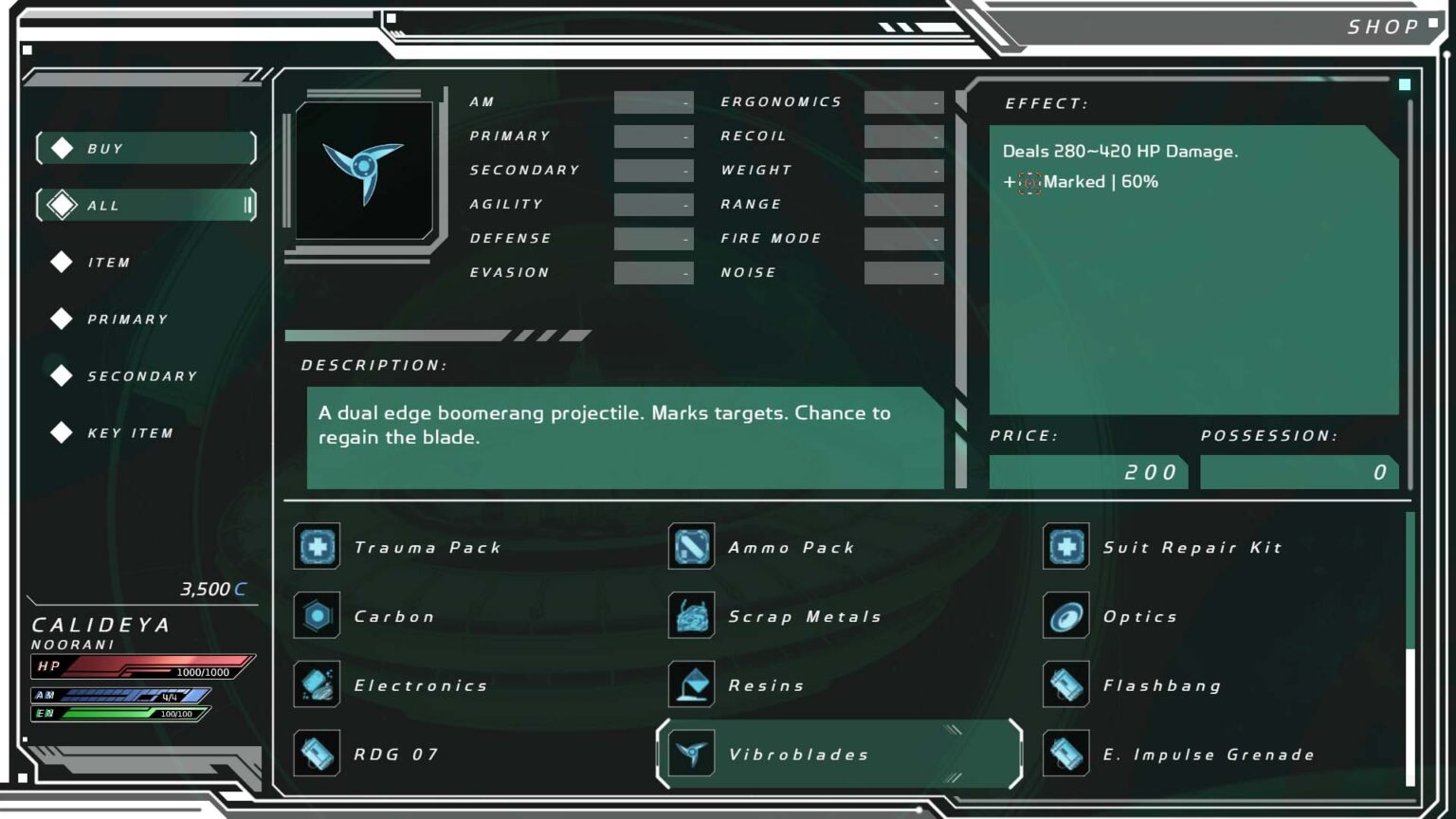Choose Scrap Metals in the list
This screenshot has height=819, width=1456.
click(x=804, y=617)
